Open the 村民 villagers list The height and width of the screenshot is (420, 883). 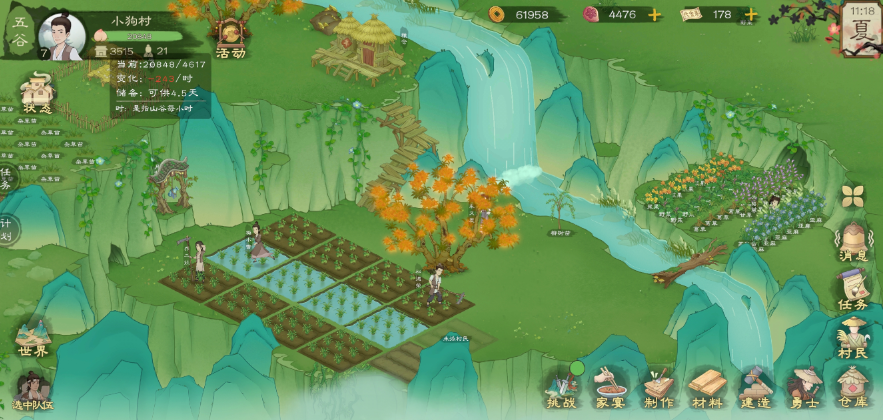[853, 336]
